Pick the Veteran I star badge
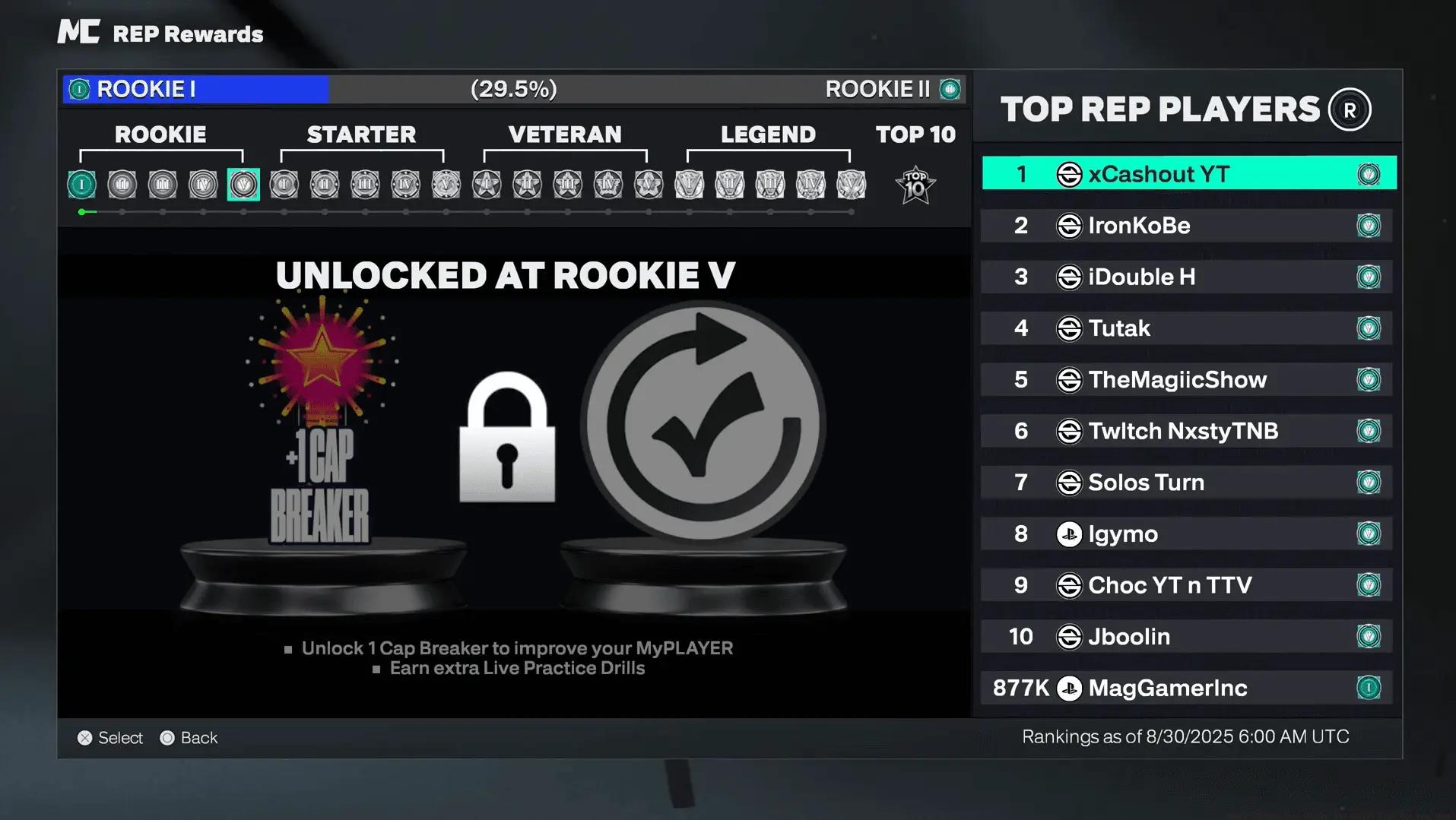1456x820 pixels. [487, 185]
